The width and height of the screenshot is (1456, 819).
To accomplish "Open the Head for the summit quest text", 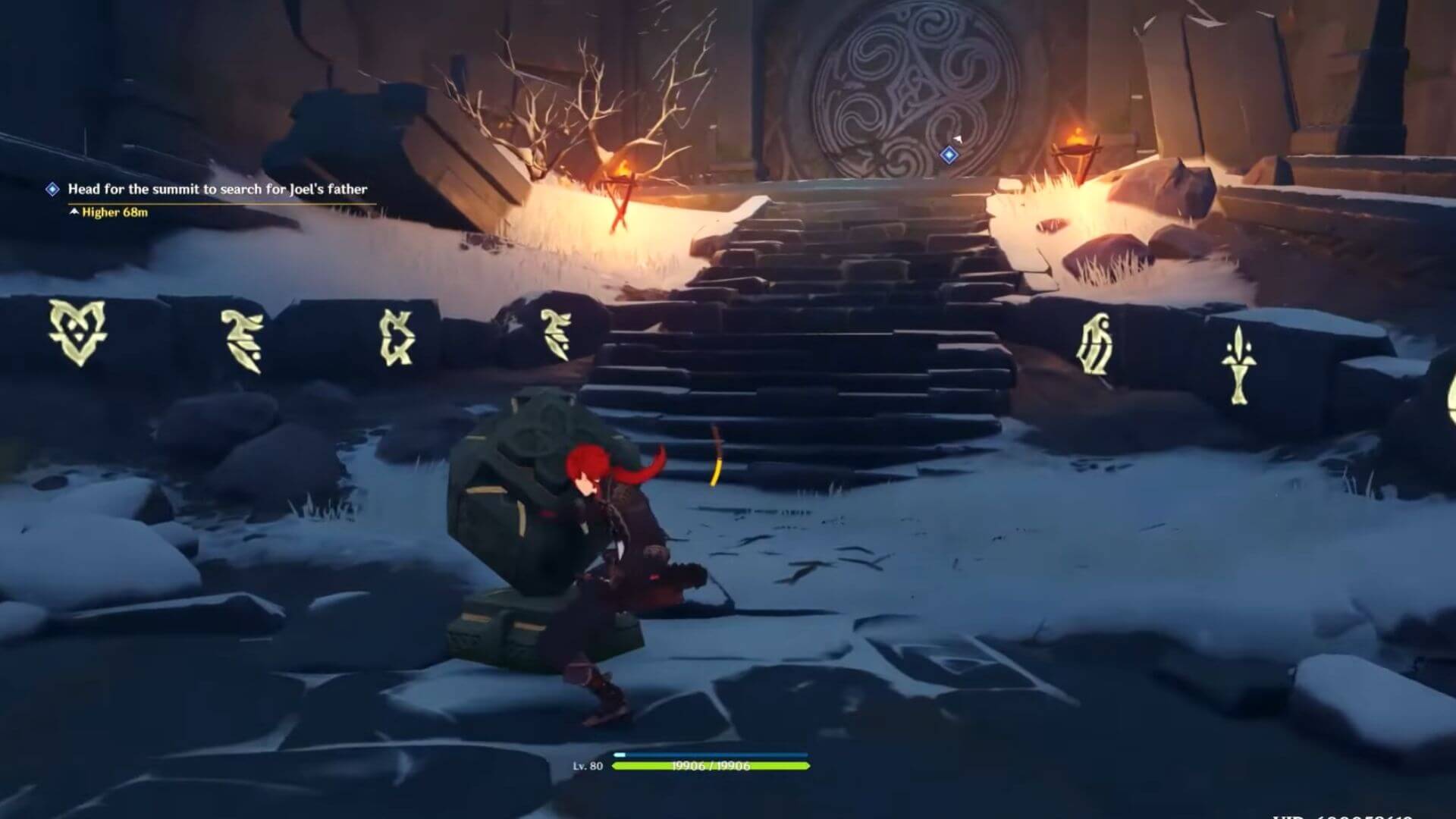I will [x=218, y=191].
